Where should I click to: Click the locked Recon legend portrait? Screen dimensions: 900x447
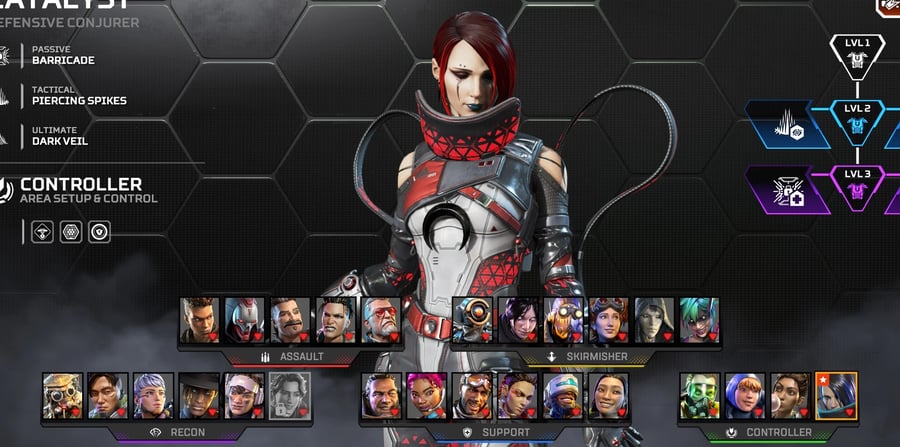[289, 395]
